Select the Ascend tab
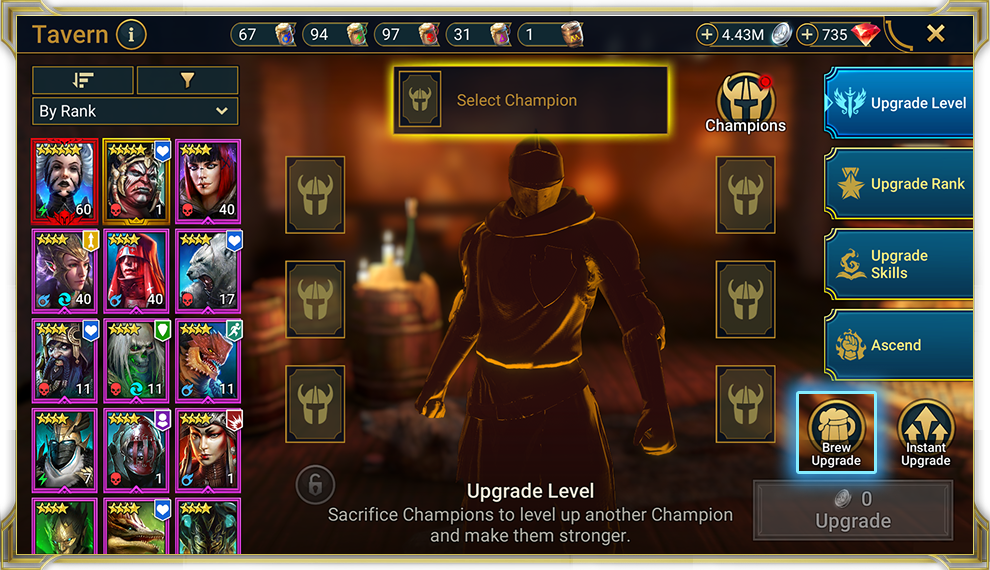Viewport: 990px width, 570px height. (x=899, y=345)
